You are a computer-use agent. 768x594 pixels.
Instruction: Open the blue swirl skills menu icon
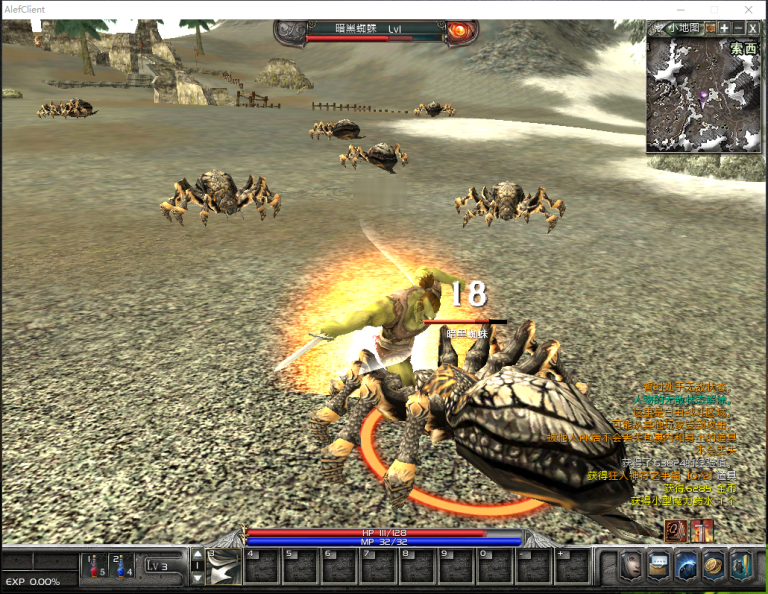[x=686, y=566]
